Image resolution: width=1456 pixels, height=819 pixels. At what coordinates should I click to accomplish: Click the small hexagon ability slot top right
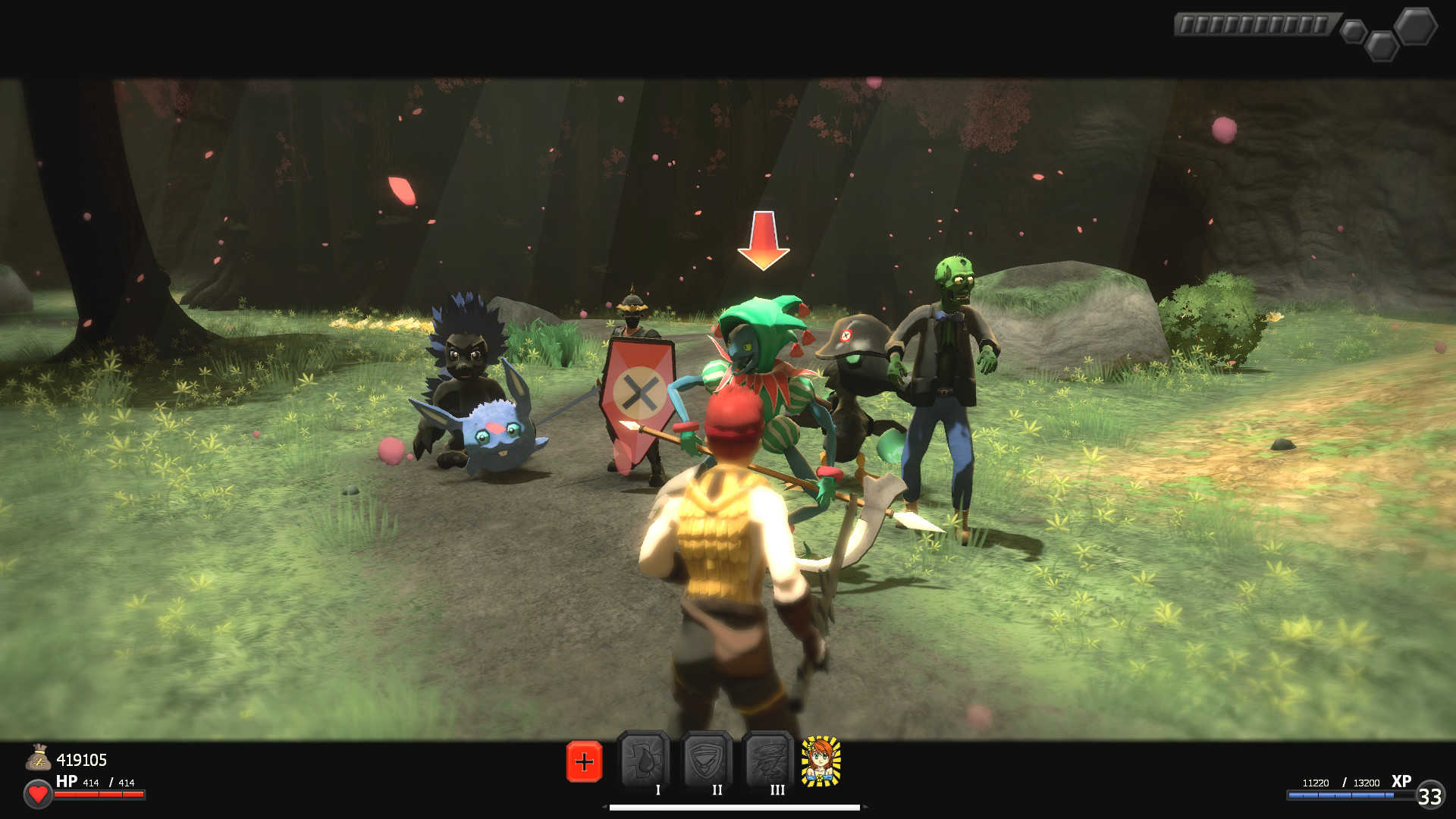click(1353, 32)
